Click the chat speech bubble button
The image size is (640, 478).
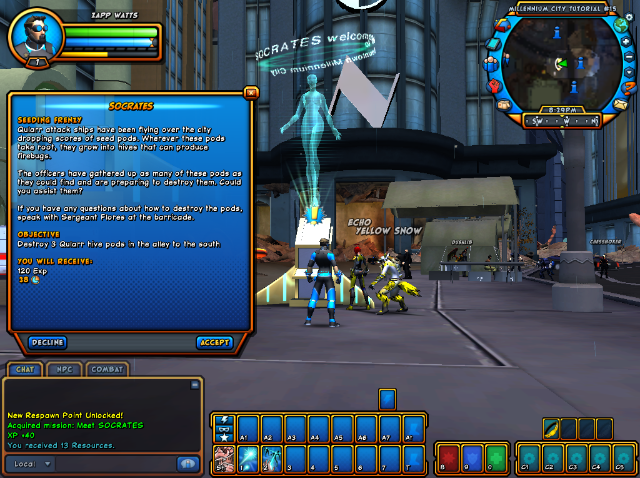click(x=187, y=464)
